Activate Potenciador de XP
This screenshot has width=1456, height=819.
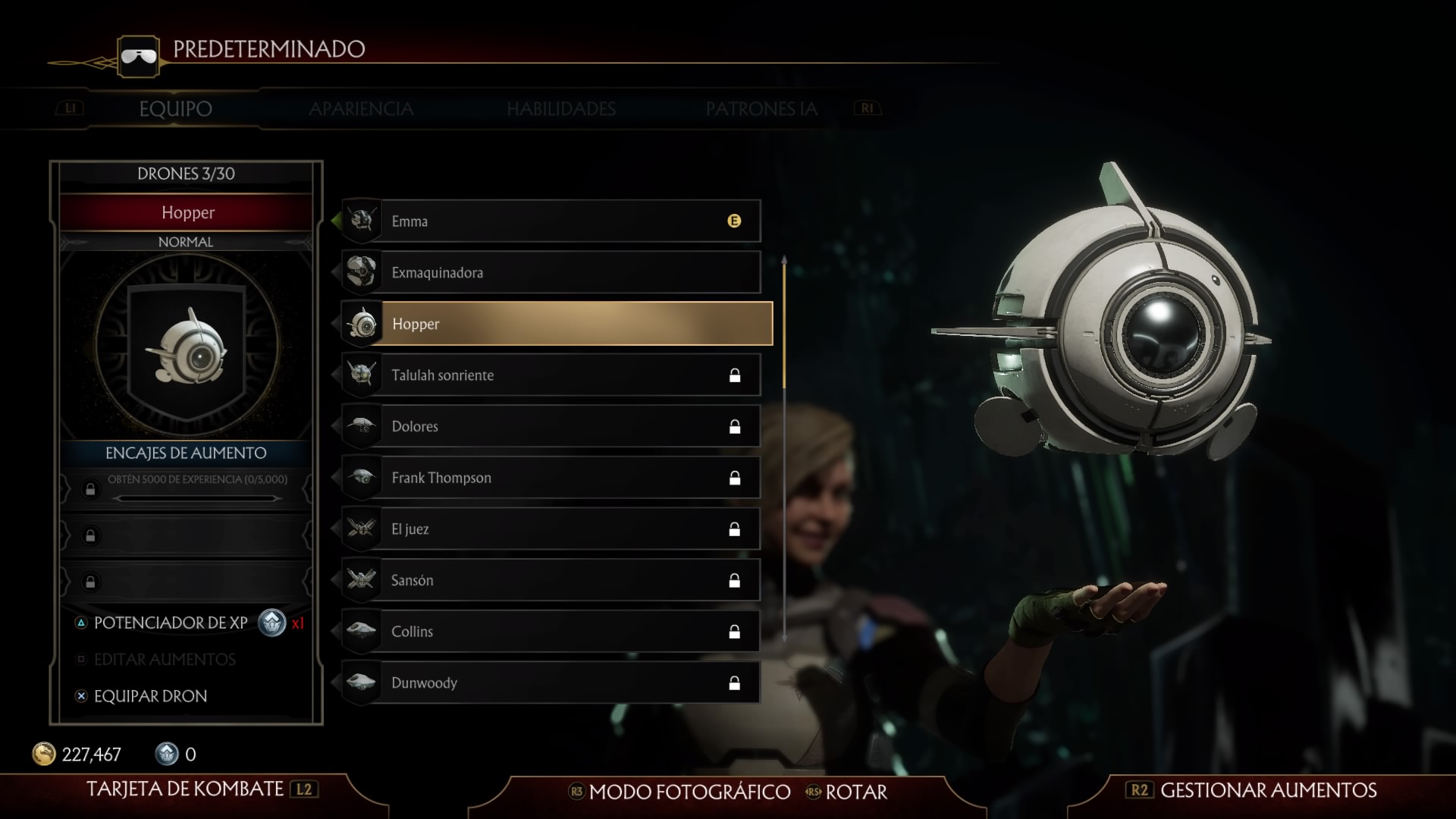coord(171,623)
